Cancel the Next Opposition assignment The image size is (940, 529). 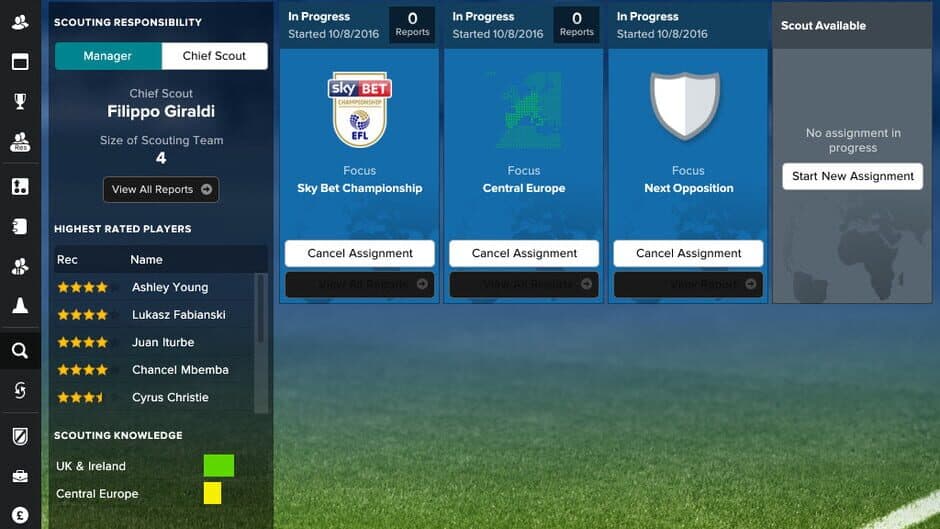[688, 253]
